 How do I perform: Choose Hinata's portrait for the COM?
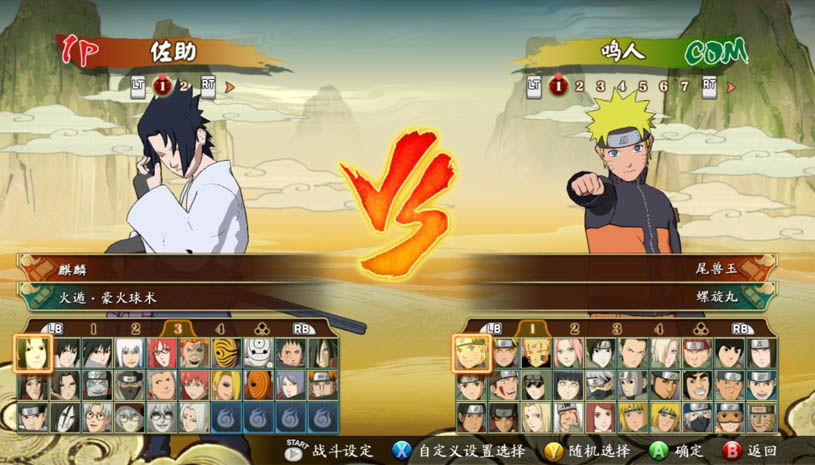pos(569,385)
